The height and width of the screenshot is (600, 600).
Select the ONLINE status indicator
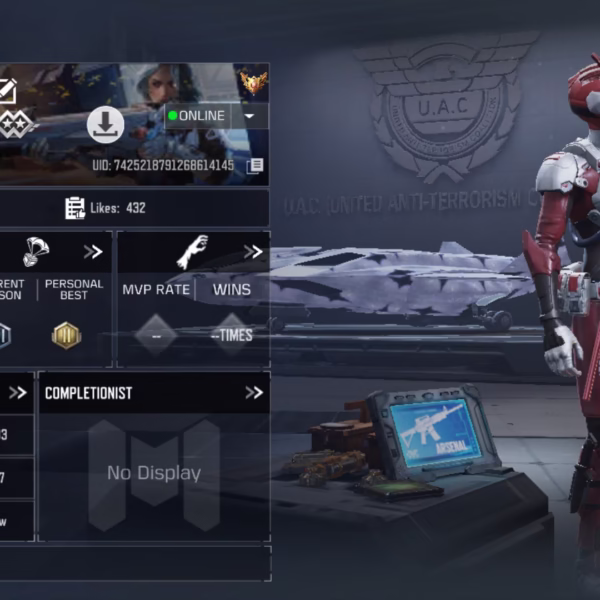tap(198, 116)
